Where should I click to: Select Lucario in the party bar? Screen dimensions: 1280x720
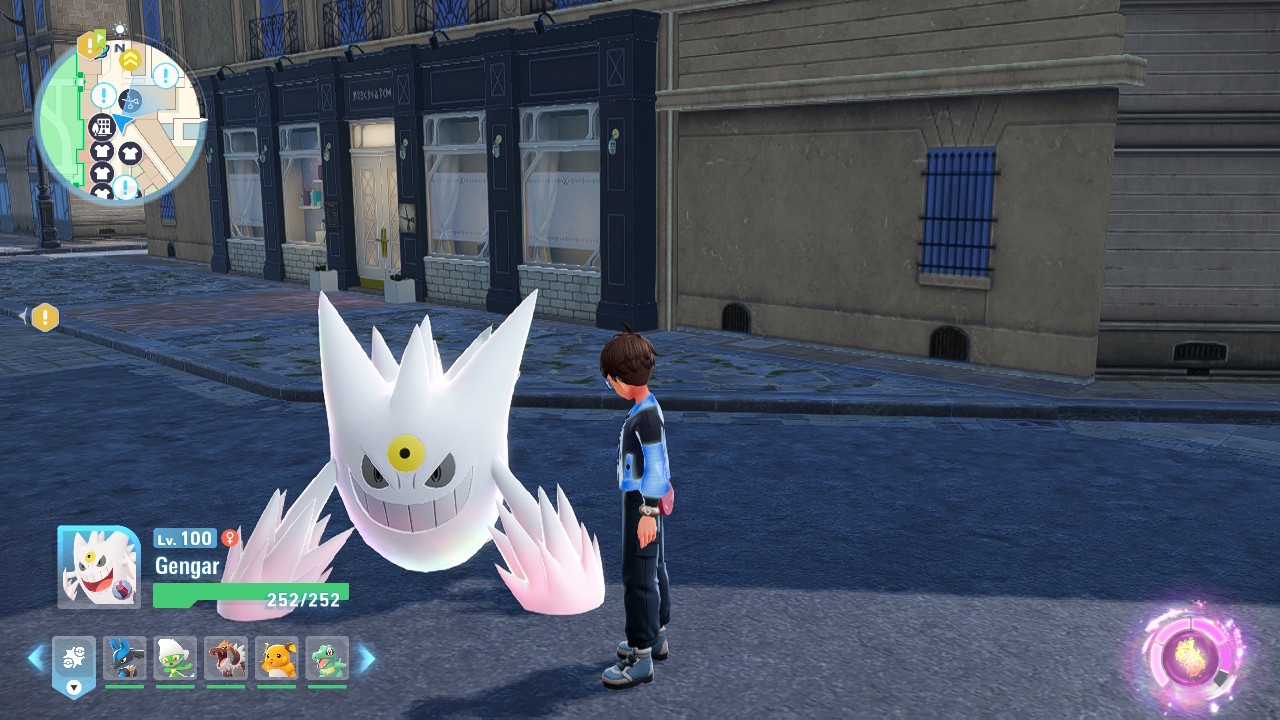(x=125, y=658)
